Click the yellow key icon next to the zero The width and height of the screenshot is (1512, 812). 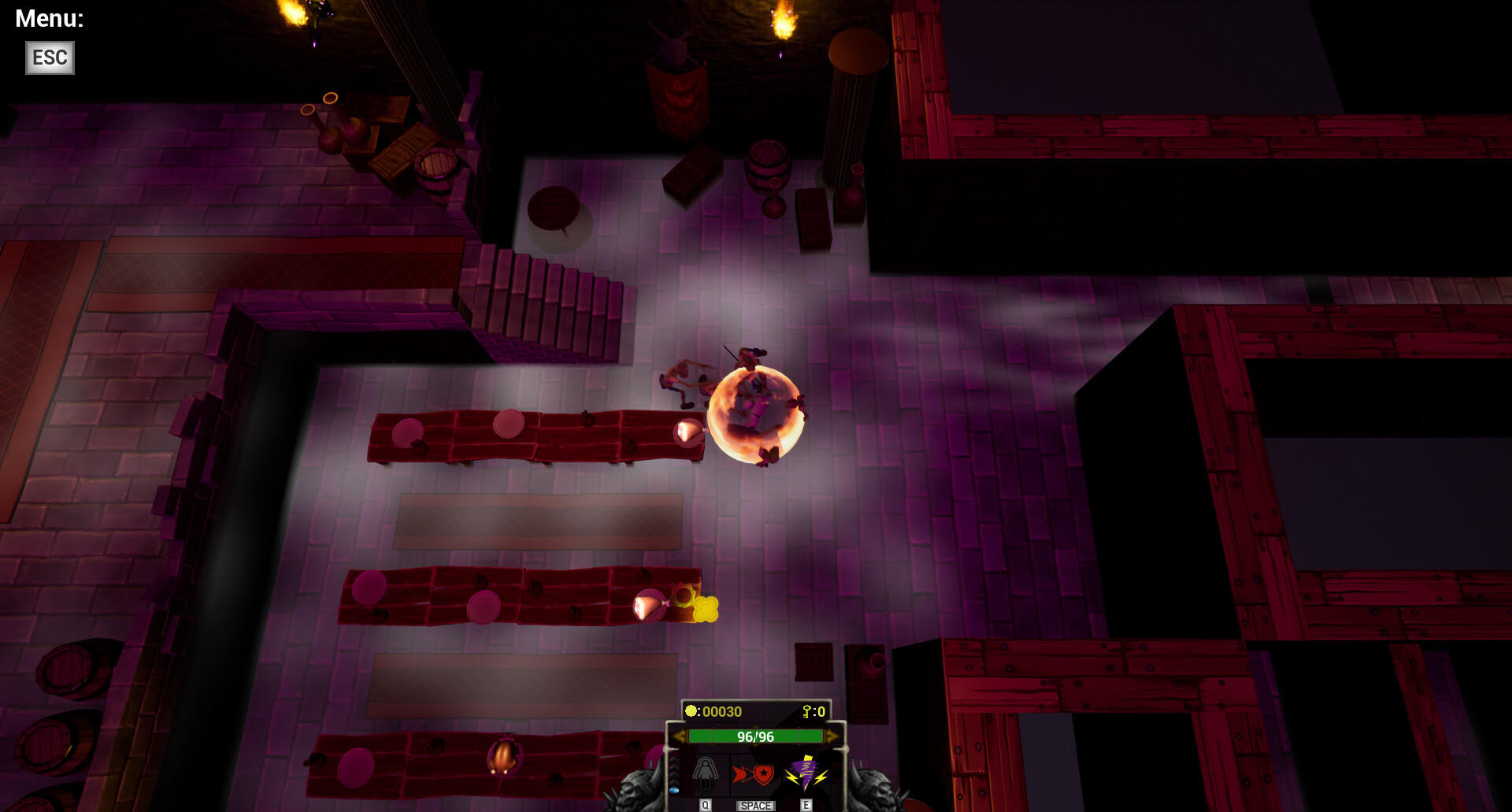coord(806,710)
